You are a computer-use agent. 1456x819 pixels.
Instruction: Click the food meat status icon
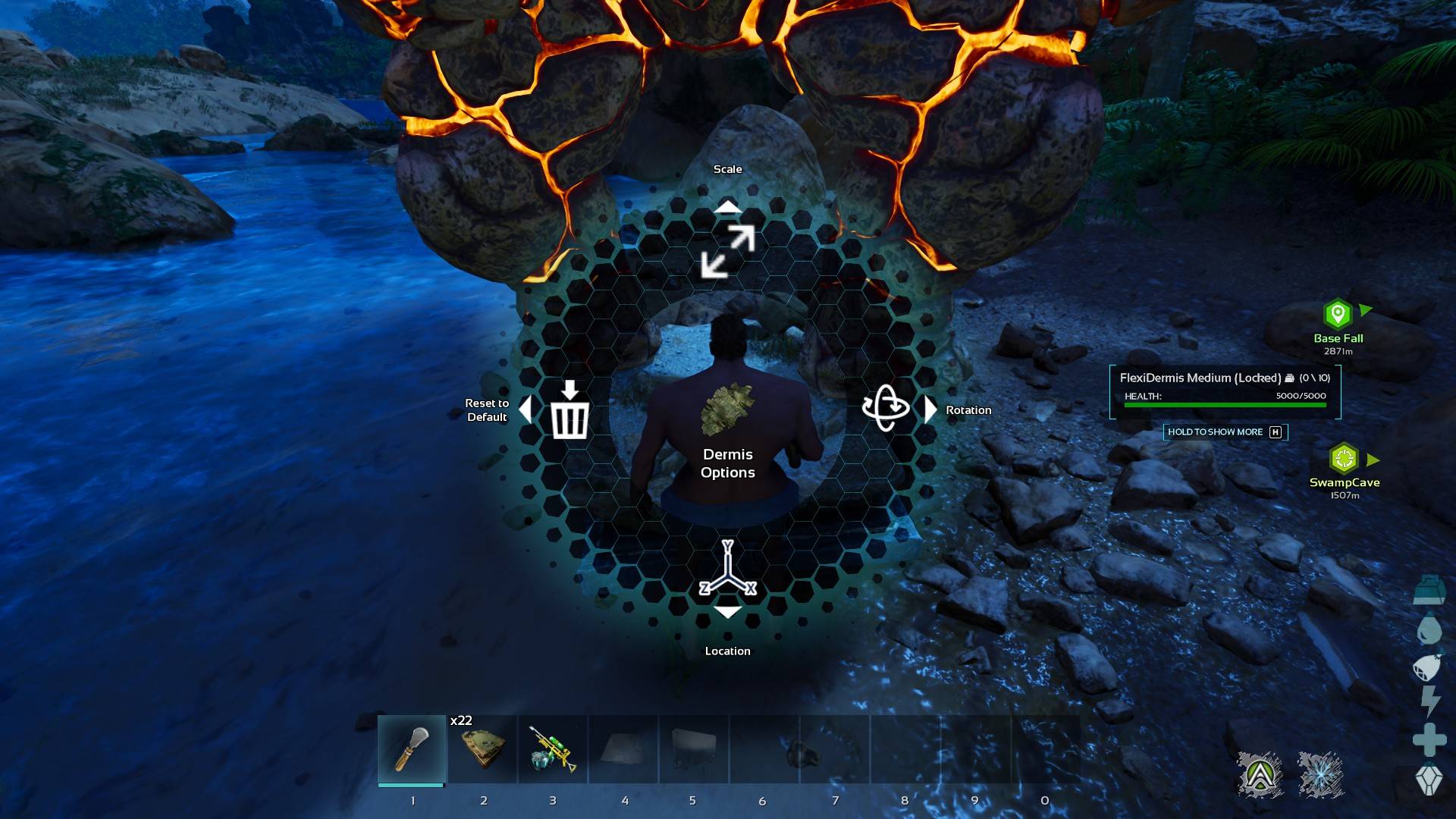pyautogui.click(x=1427, y=667)
